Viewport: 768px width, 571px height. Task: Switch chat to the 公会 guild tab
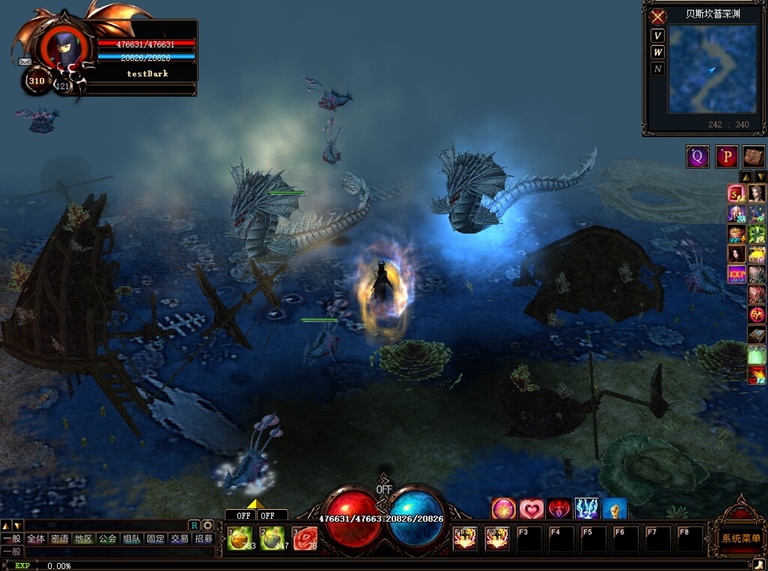click(107, 538)
